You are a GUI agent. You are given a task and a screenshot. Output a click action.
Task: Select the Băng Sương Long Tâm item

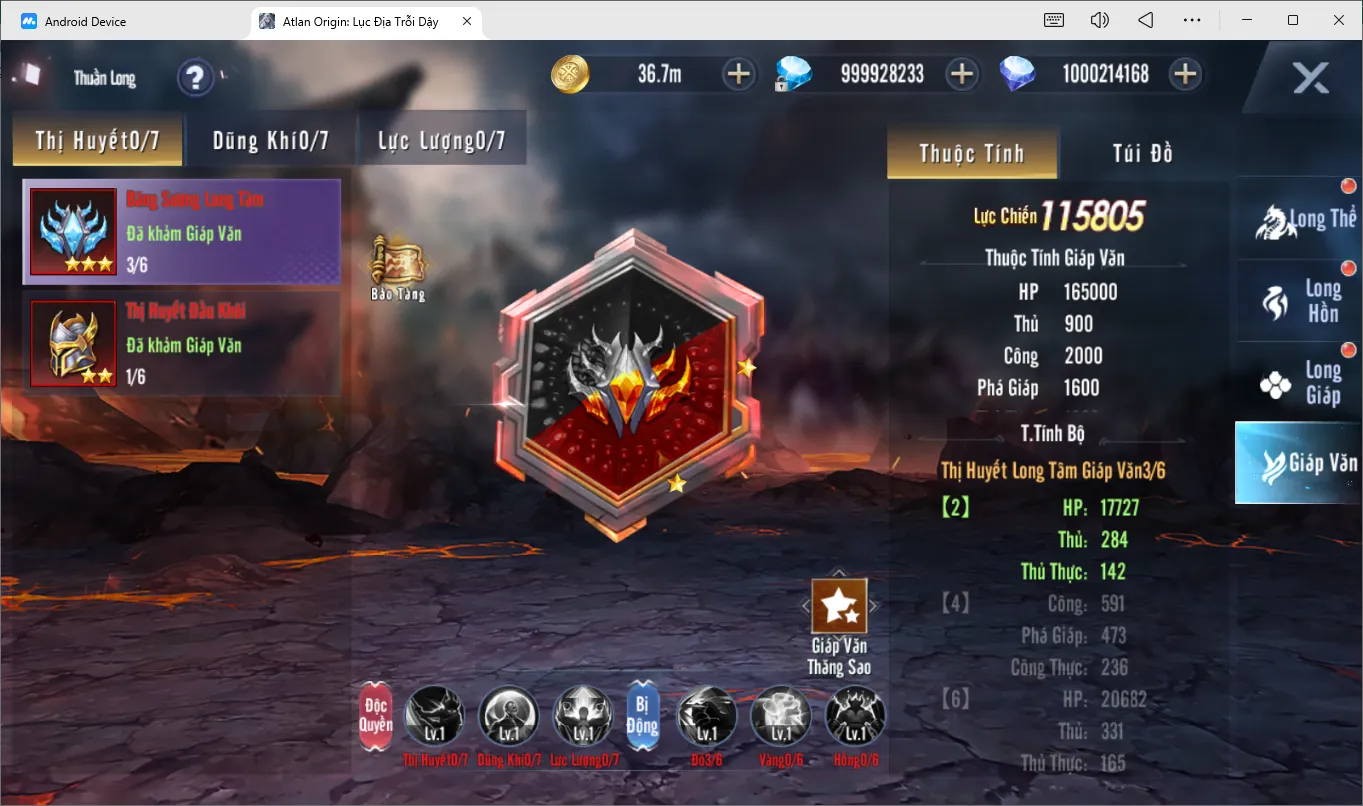181,232
